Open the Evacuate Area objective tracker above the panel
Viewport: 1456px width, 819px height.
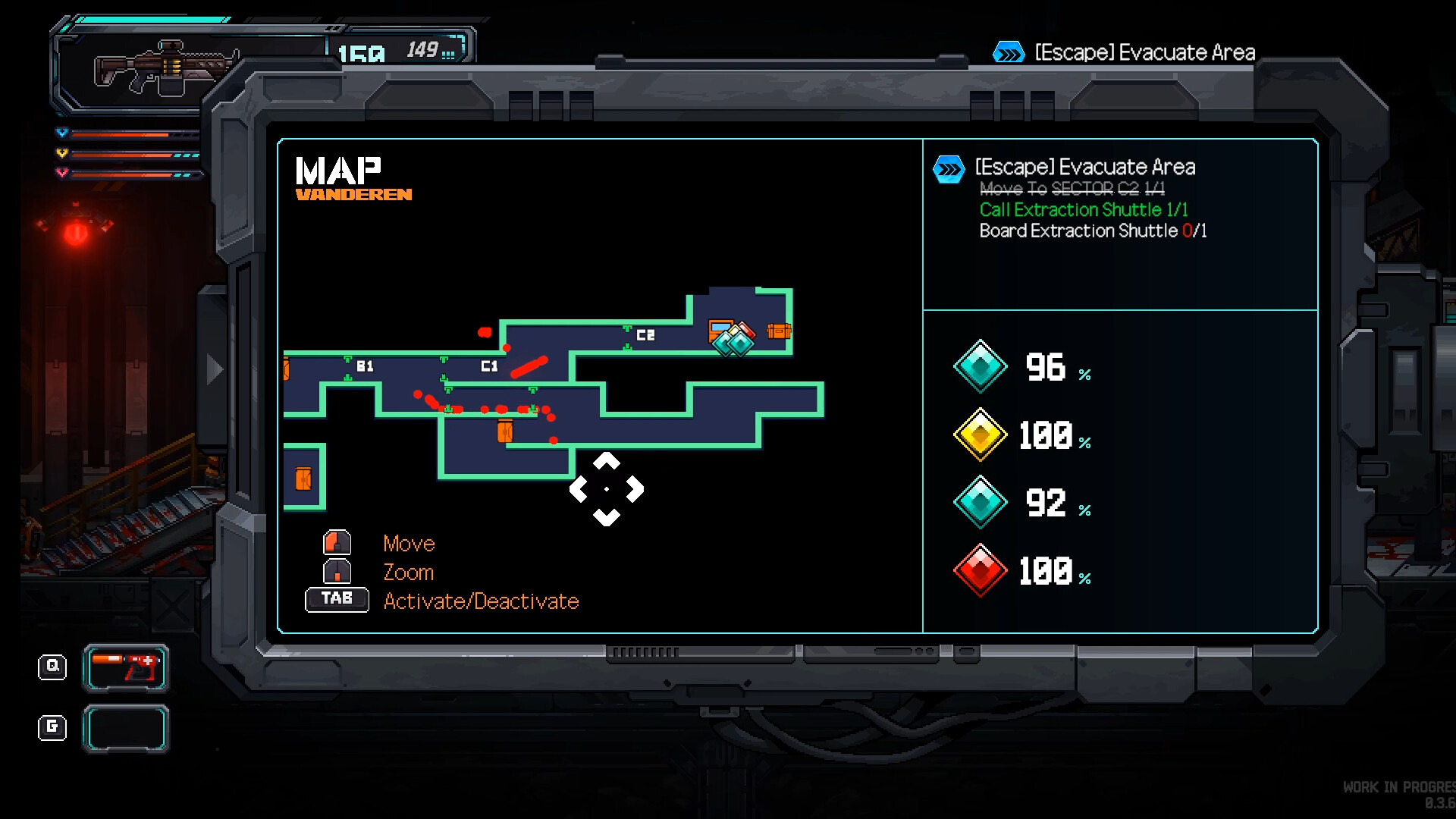pyautogui.click(x=1125, y=52)
